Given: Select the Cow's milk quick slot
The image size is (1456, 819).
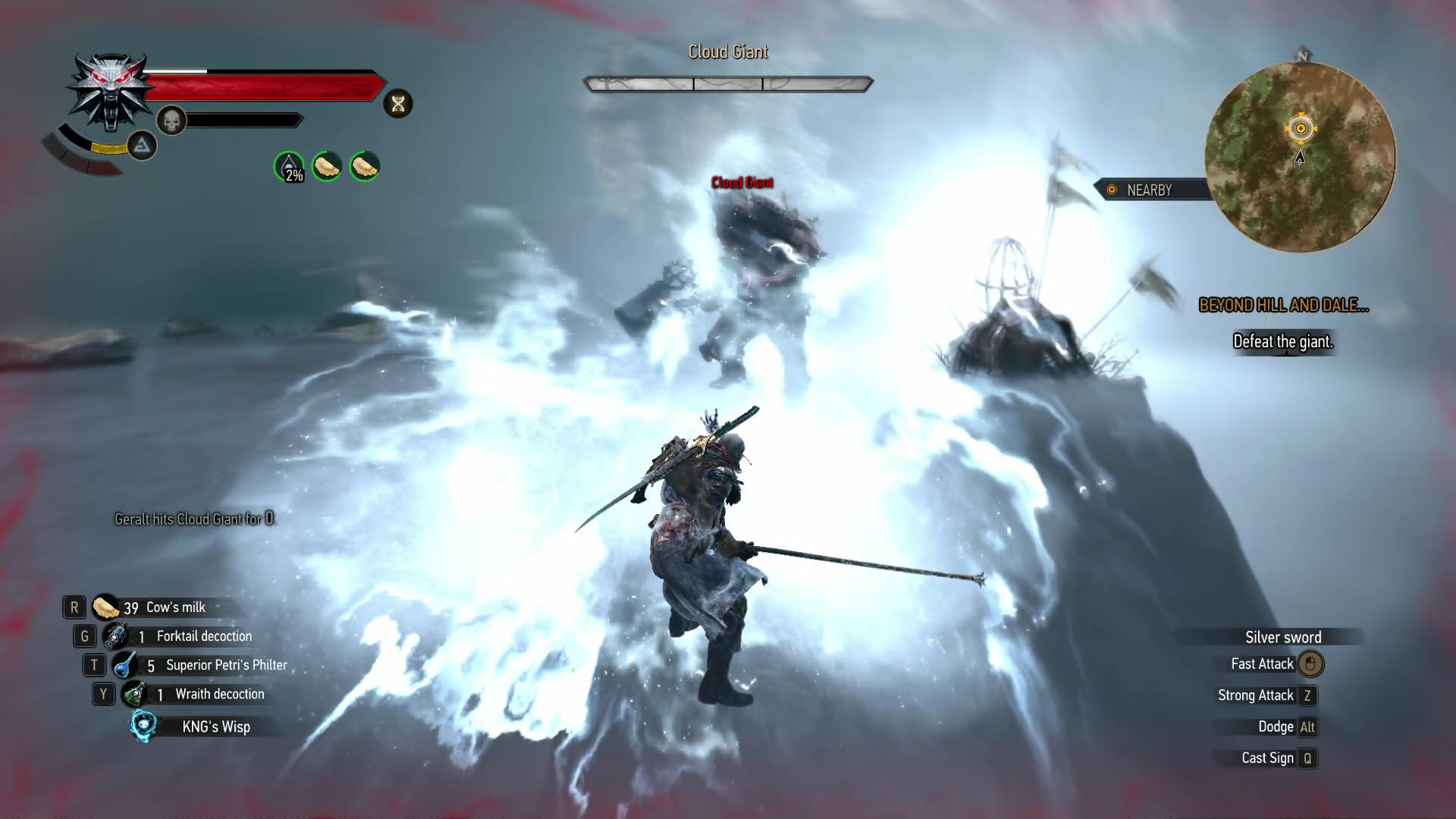Looking at the screenshot, I should pos(106,607).
